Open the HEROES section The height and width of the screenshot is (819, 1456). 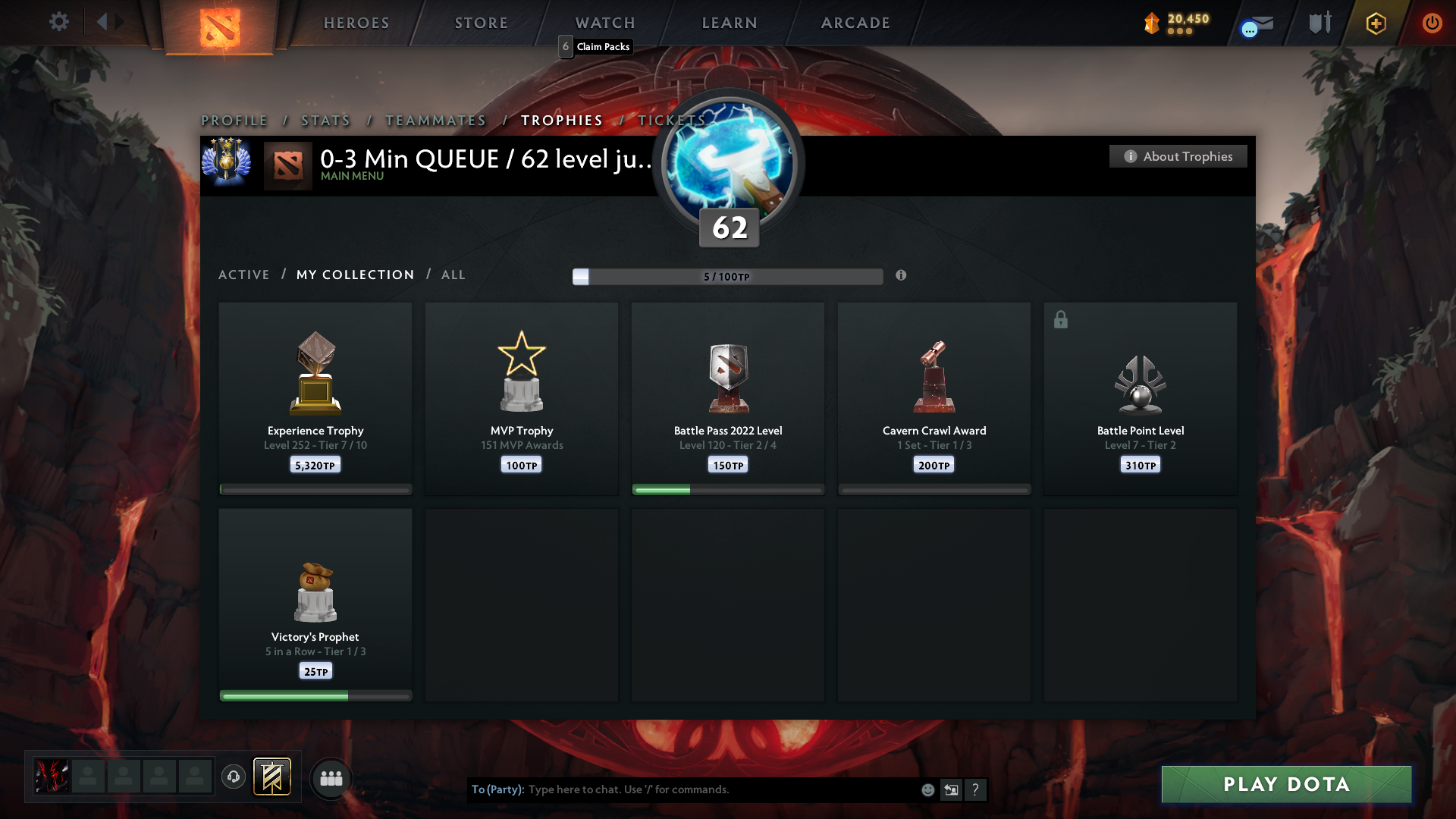point(356,23)
